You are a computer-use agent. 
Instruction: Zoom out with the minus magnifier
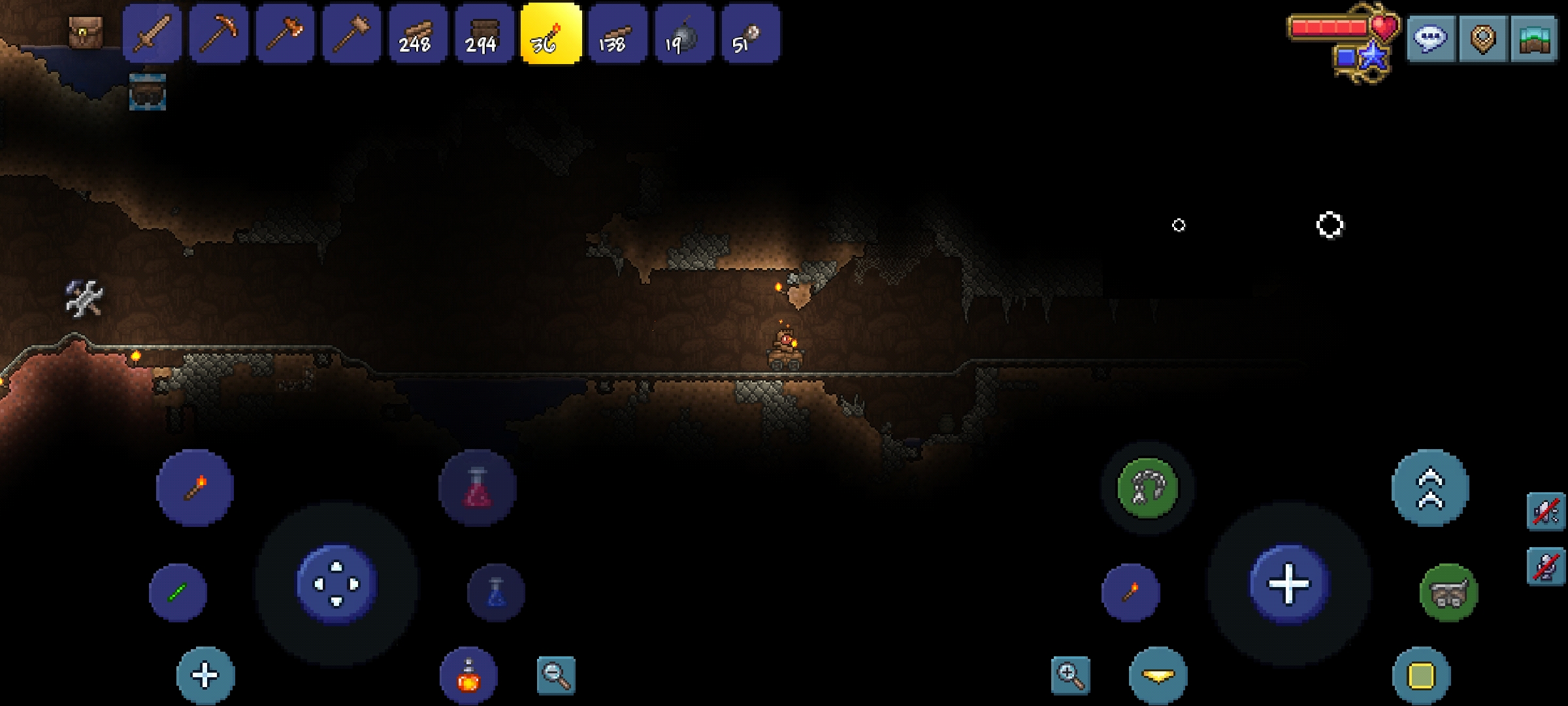(x=556, y=675)
